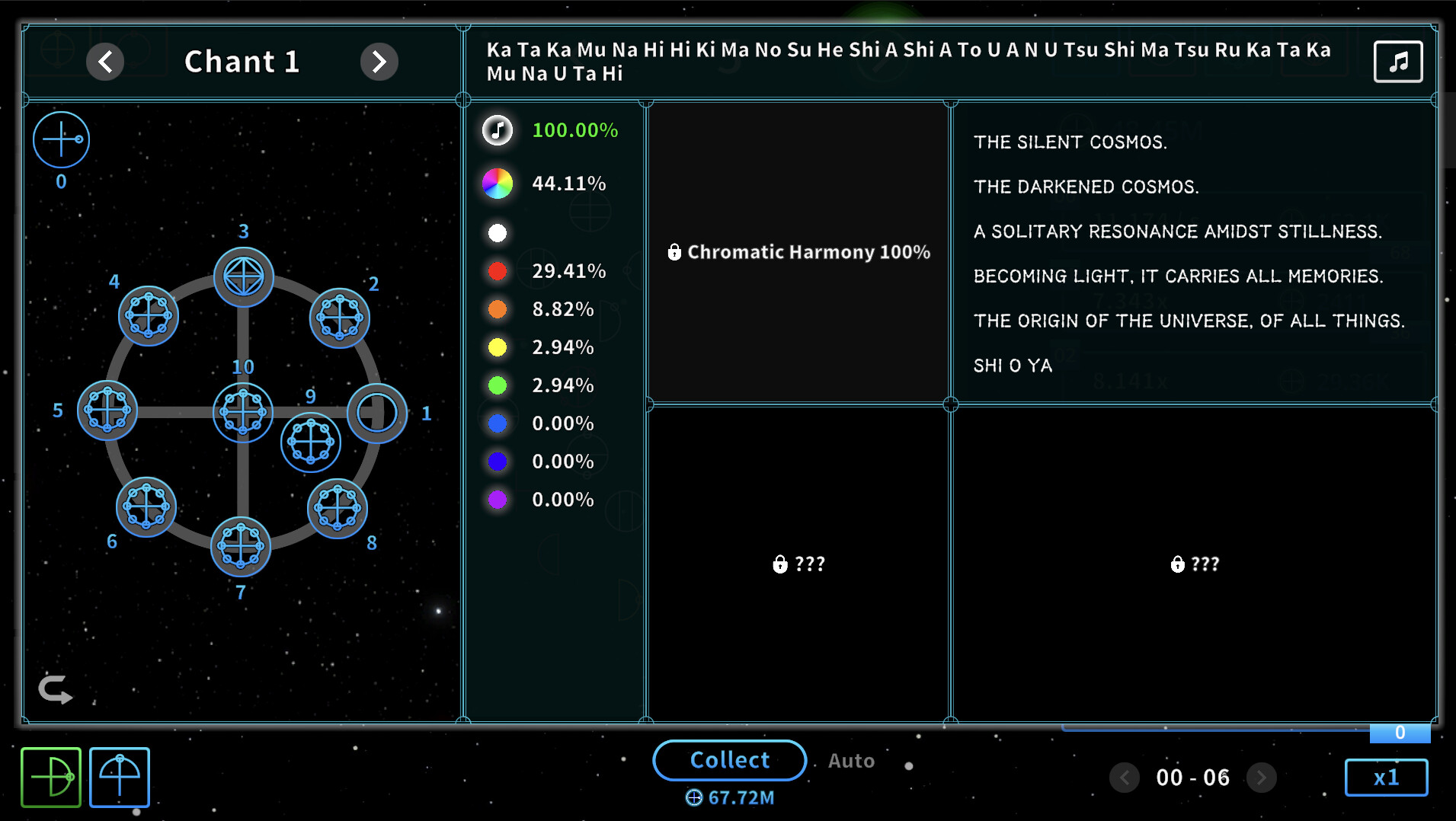The image size is (1456, 821).
Task: Select the wheel node labeled 3
Action: 243,276
